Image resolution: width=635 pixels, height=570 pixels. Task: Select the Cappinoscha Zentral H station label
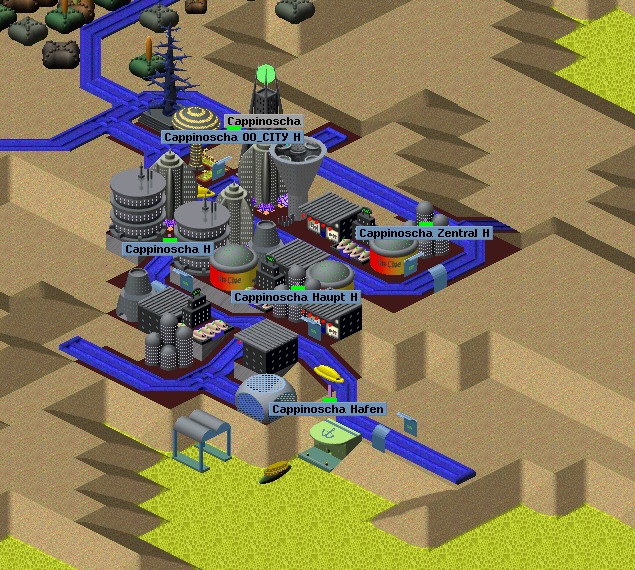point(424,233)
